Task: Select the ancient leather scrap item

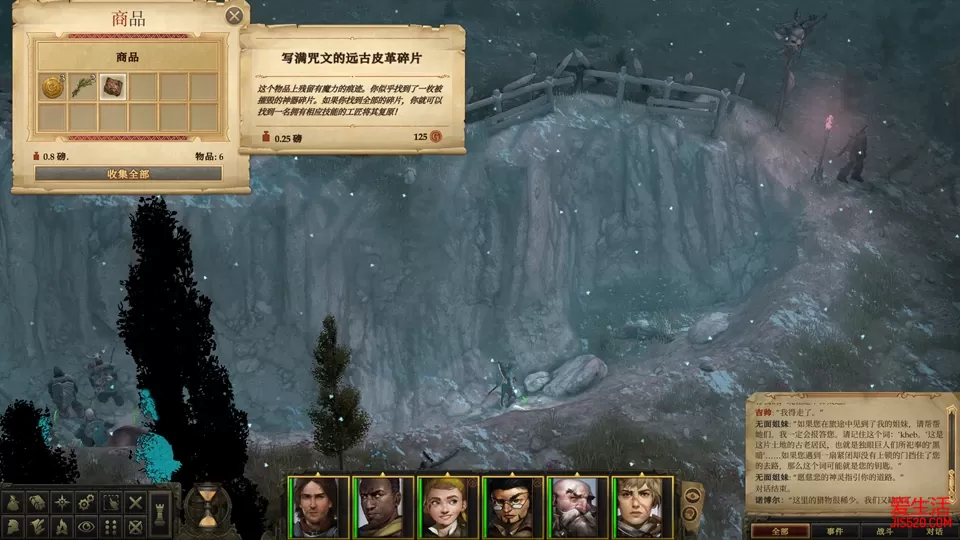Action: click(x=113, y=87)
